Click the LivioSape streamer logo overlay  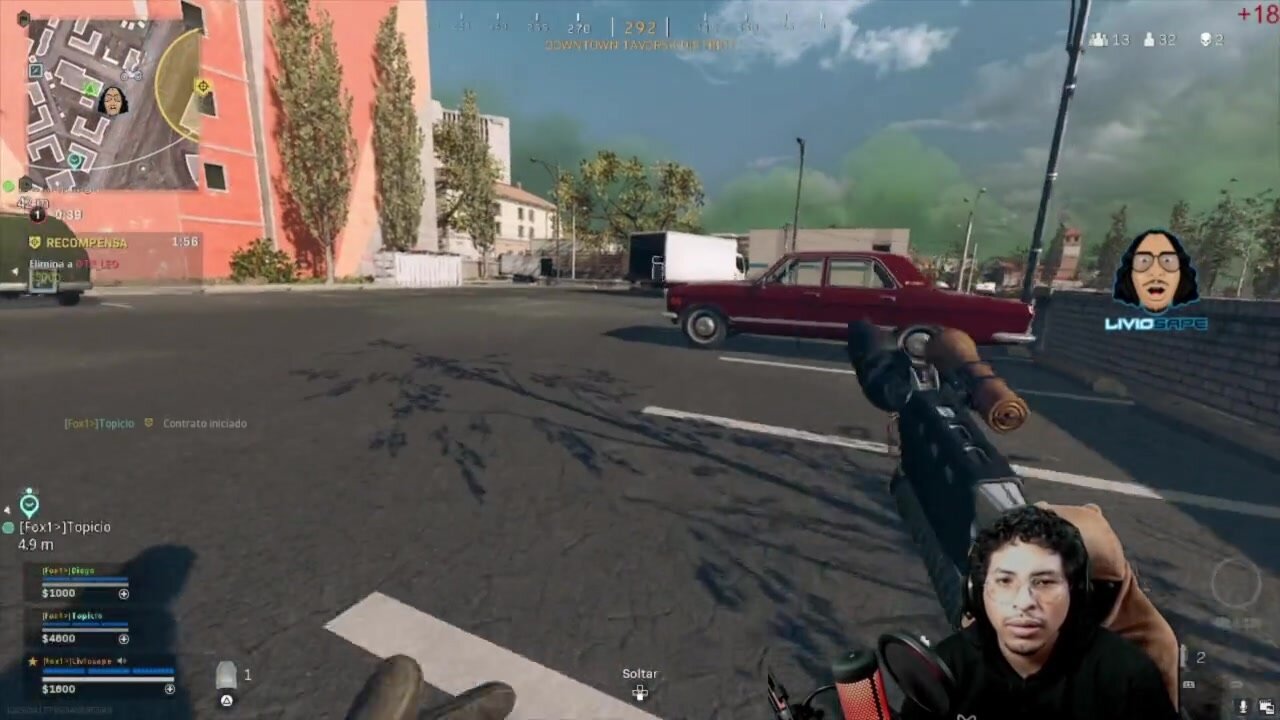pyautogui.click(x=1156, y=281)
